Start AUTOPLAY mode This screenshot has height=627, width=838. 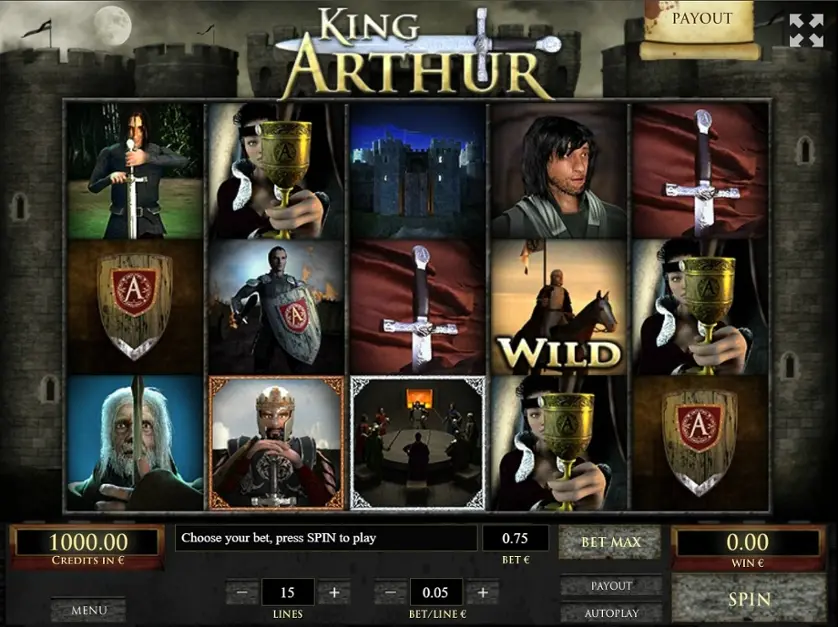pyautogui.click(x=611, y=612)
